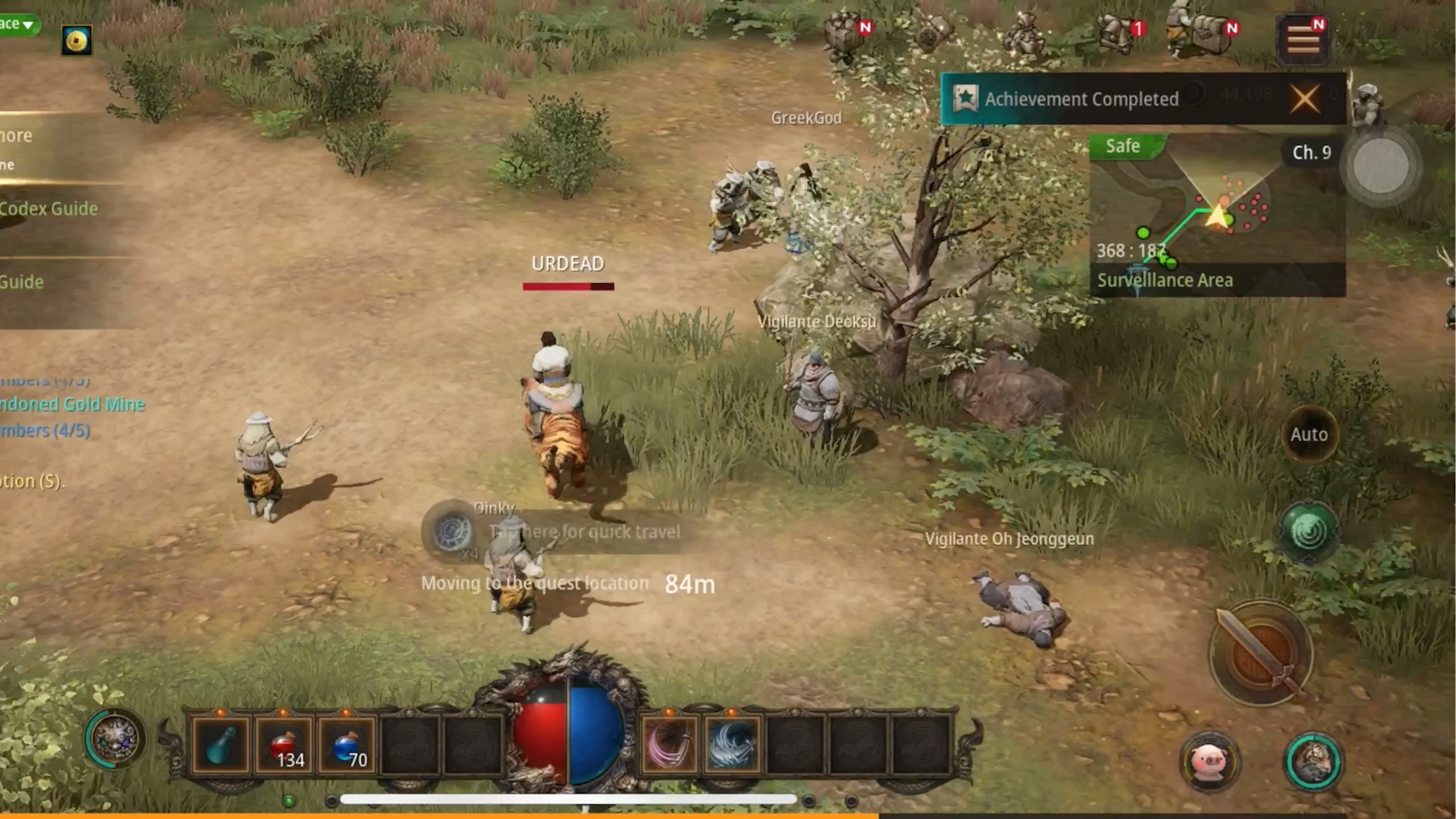Tap the tiger mount icon
The height and width of the screenshot is (819, 1456).
[x=1313, y=761]
